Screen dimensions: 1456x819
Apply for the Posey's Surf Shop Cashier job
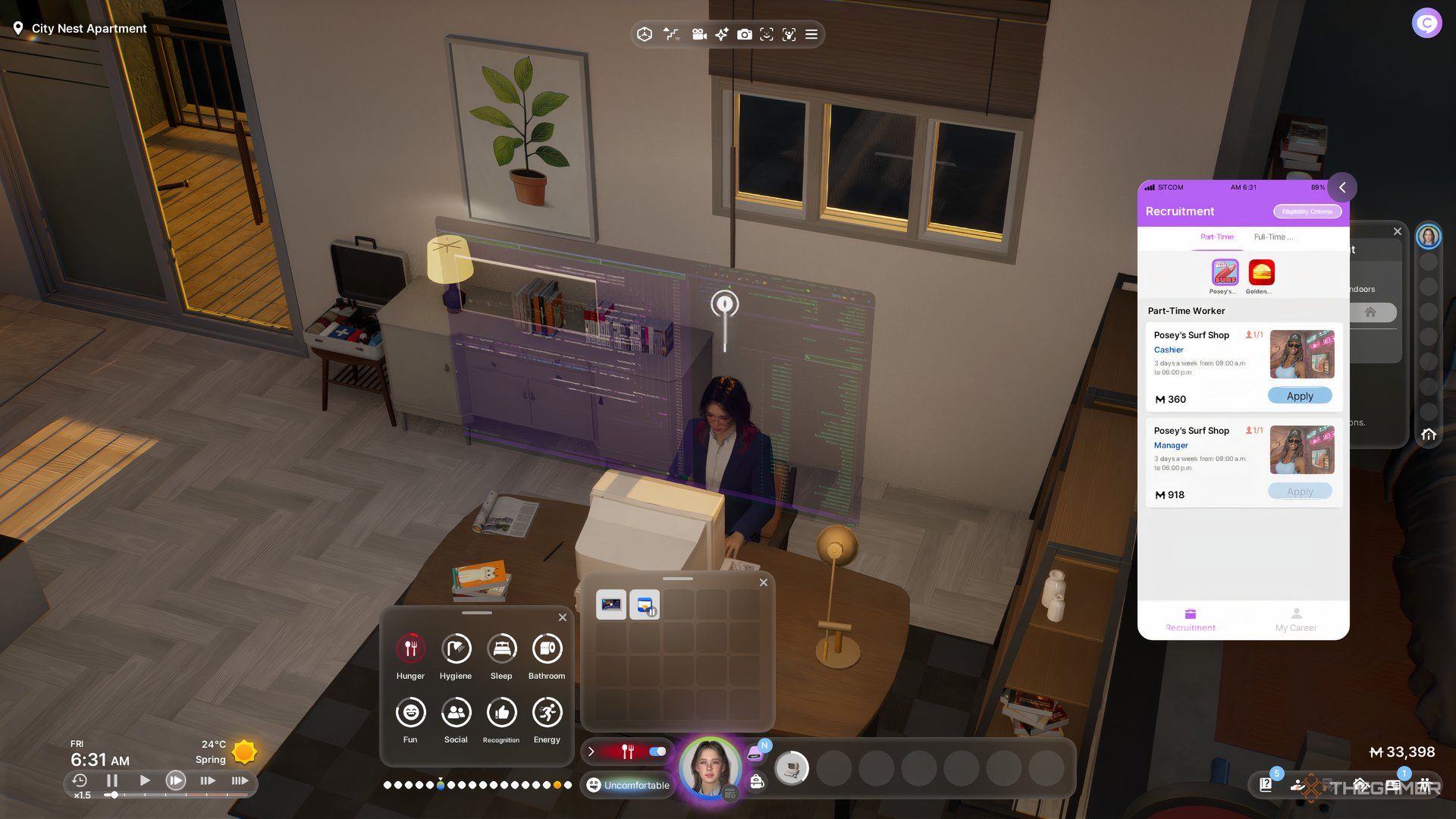pos(1299,395)
